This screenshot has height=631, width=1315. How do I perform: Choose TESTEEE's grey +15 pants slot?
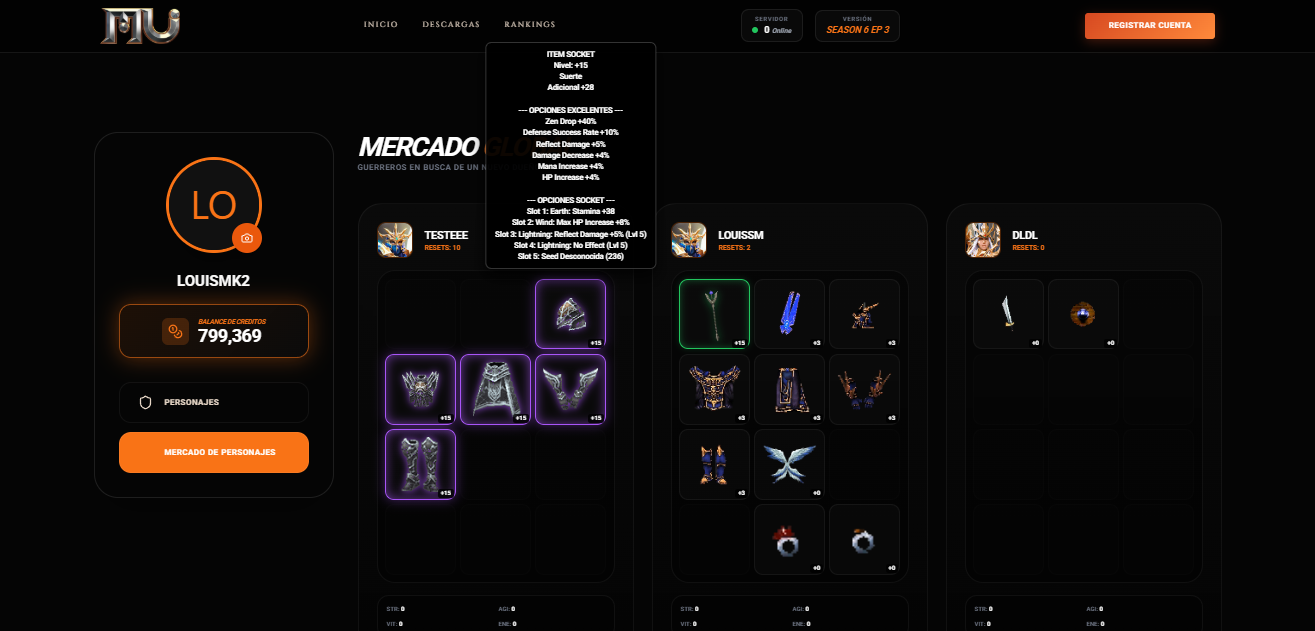point(495,389)
